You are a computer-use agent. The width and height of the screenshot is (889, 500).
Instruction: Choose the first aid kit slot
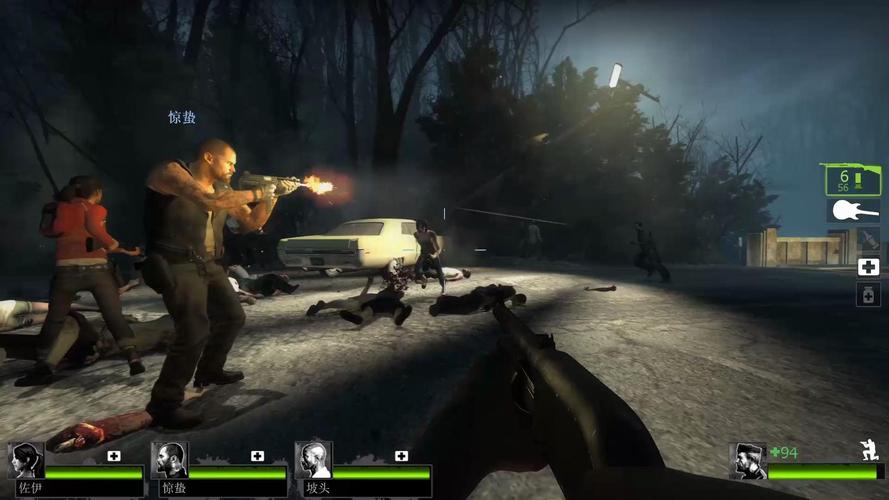(x=868, y=267)
